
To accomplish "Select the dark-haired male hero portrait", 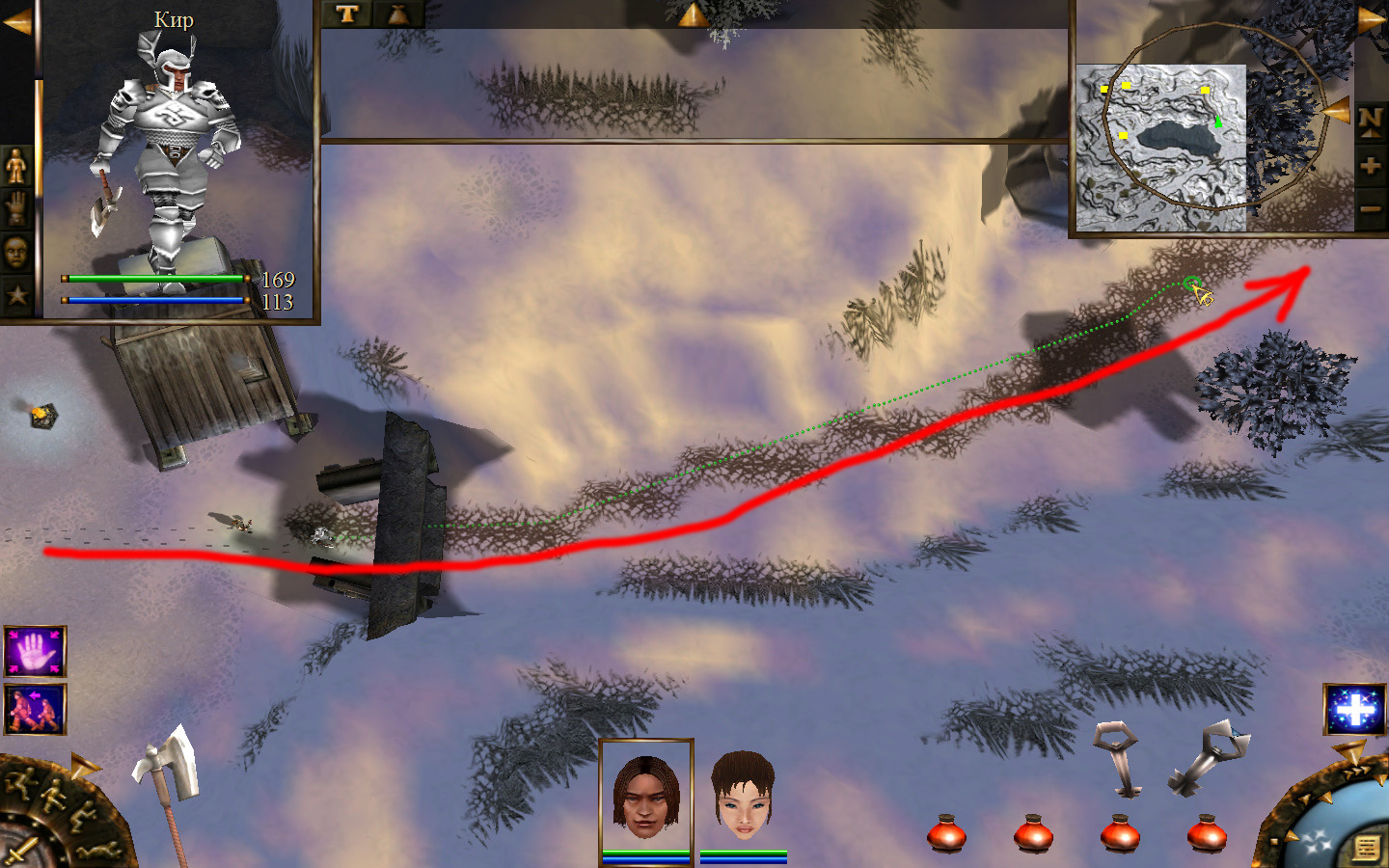I will 645,796.
